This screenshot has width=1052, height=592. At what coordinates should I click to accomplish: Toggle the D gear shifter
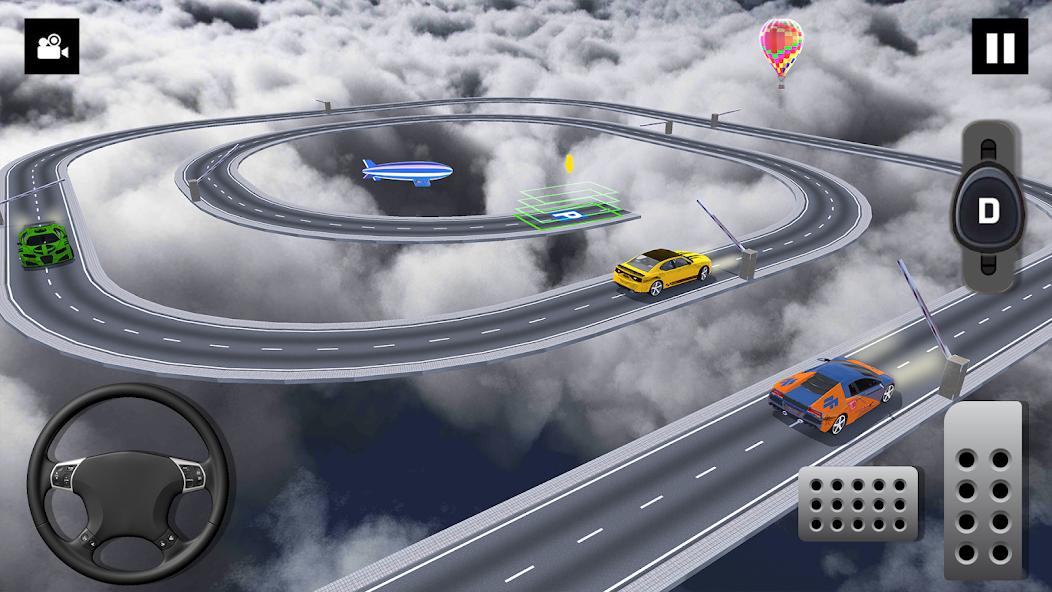pyautogui.click(x=988, y=211)
